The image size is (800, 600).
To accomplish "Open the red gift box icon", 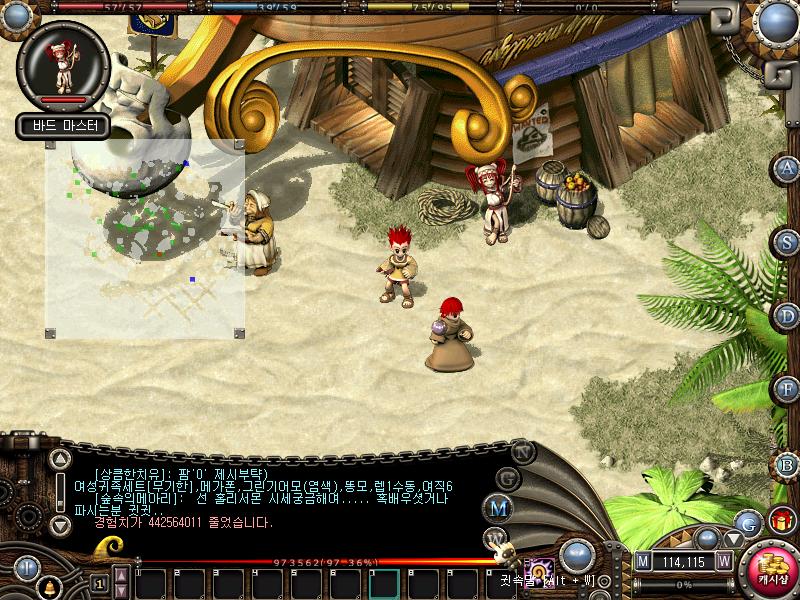I will pyautogui.click(x=781, y=520).
